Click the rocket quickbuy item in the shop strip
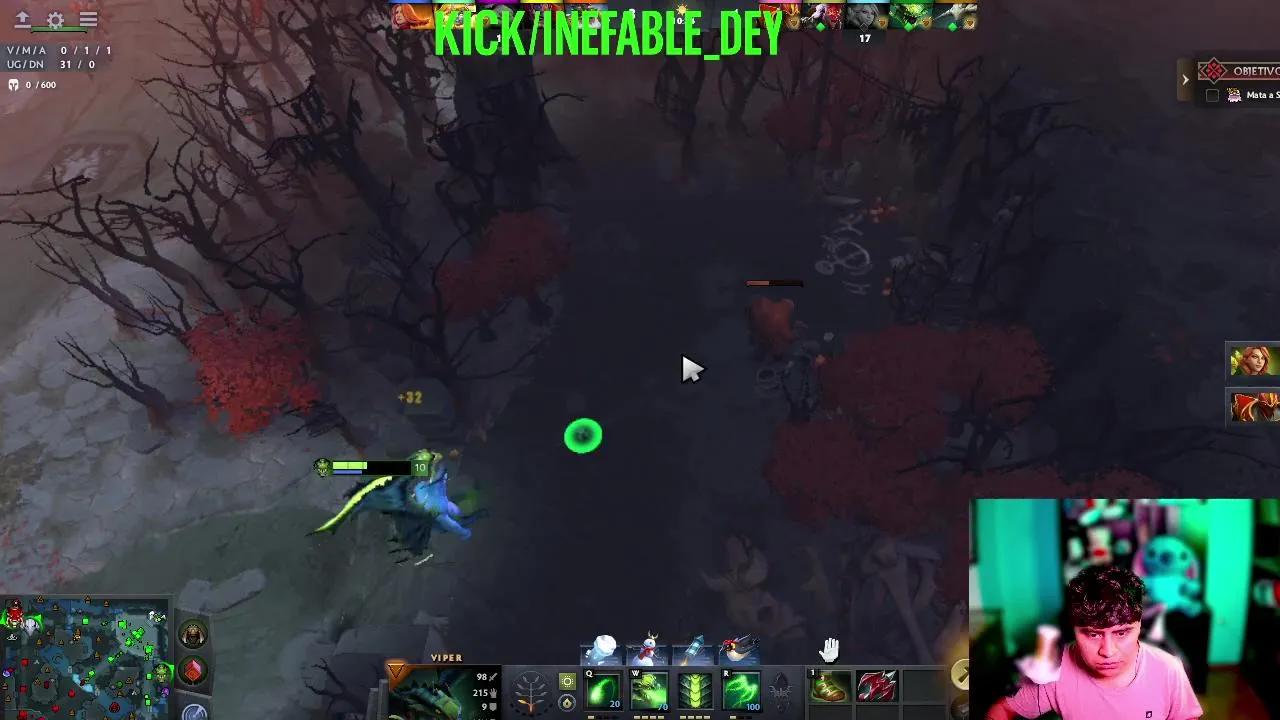This screenshot has height=720, width=1280. point(693,647)
